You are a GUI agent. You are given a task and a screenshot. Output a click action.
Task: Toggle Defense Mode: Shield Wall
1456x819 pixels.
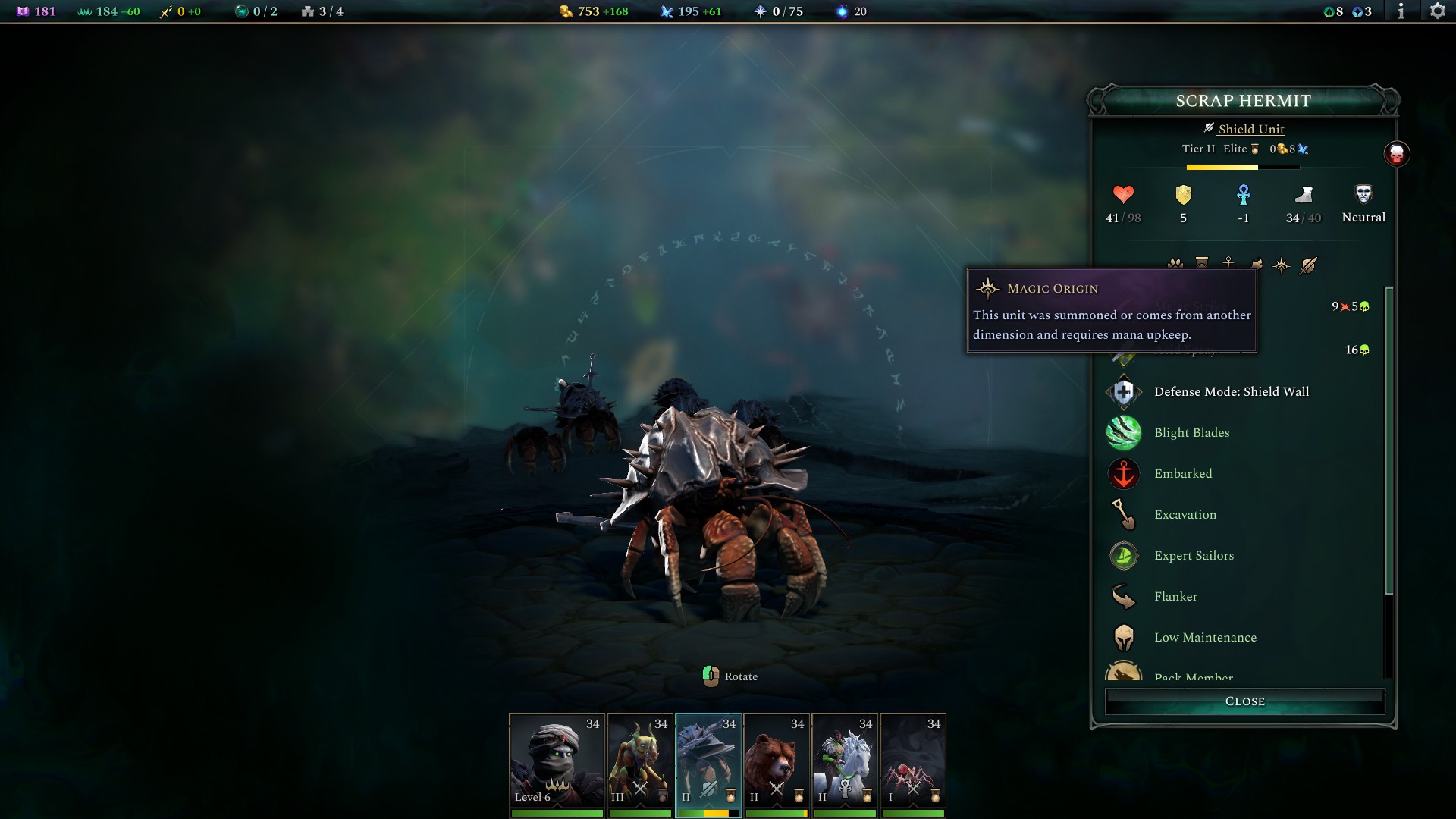pos(1124,391)
